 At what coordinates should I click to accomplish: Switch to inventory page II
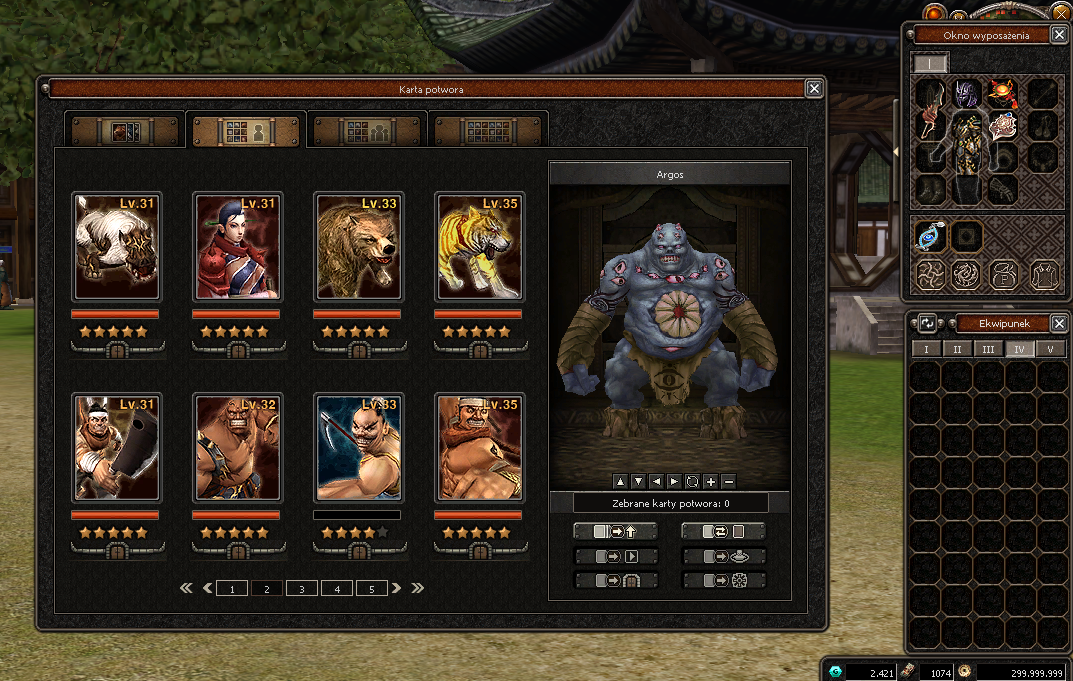tap(957, 349)
